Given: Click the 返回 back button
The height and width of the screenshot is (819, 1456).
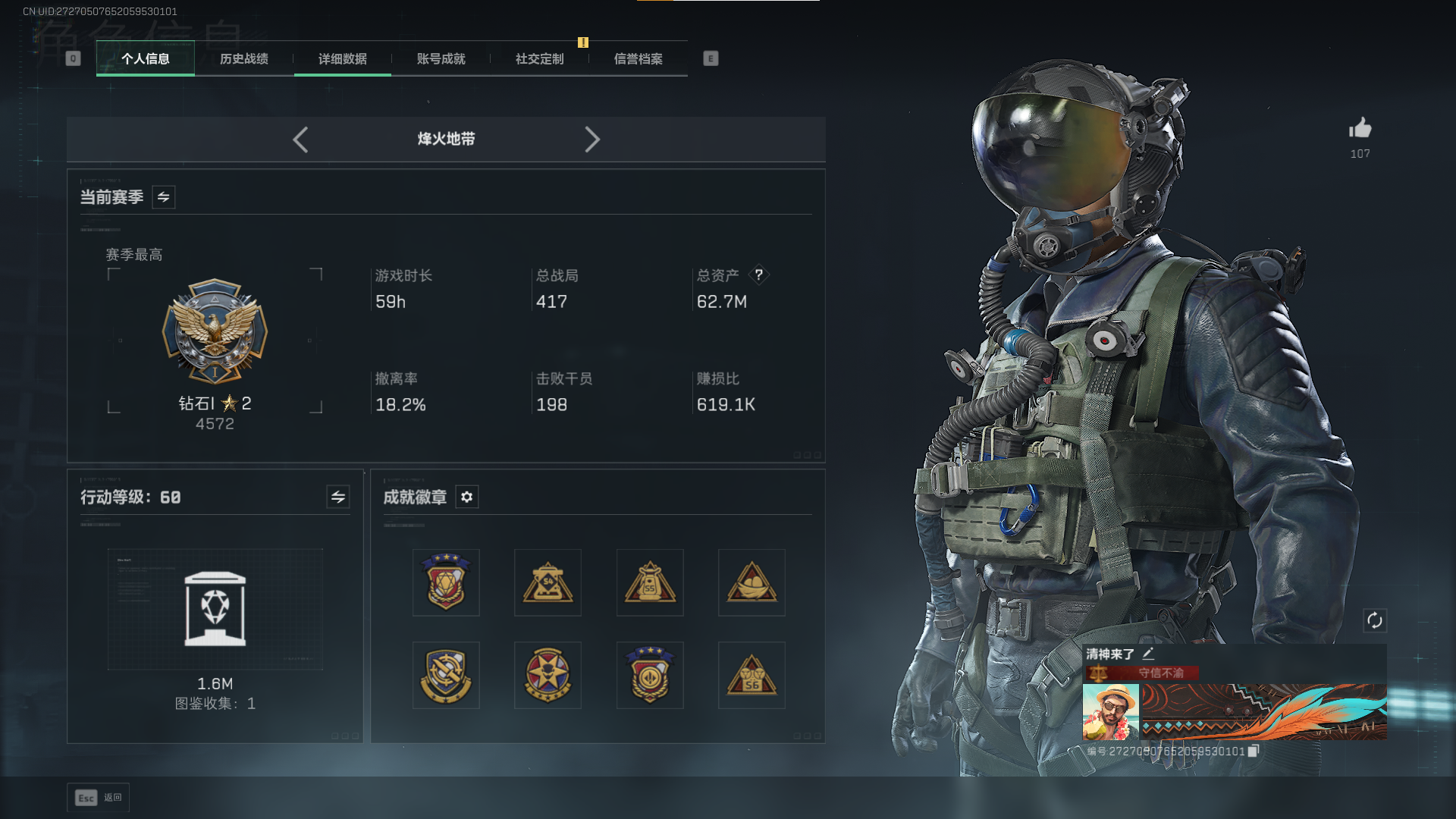Looking at the screenshot, I should [99, 798].
